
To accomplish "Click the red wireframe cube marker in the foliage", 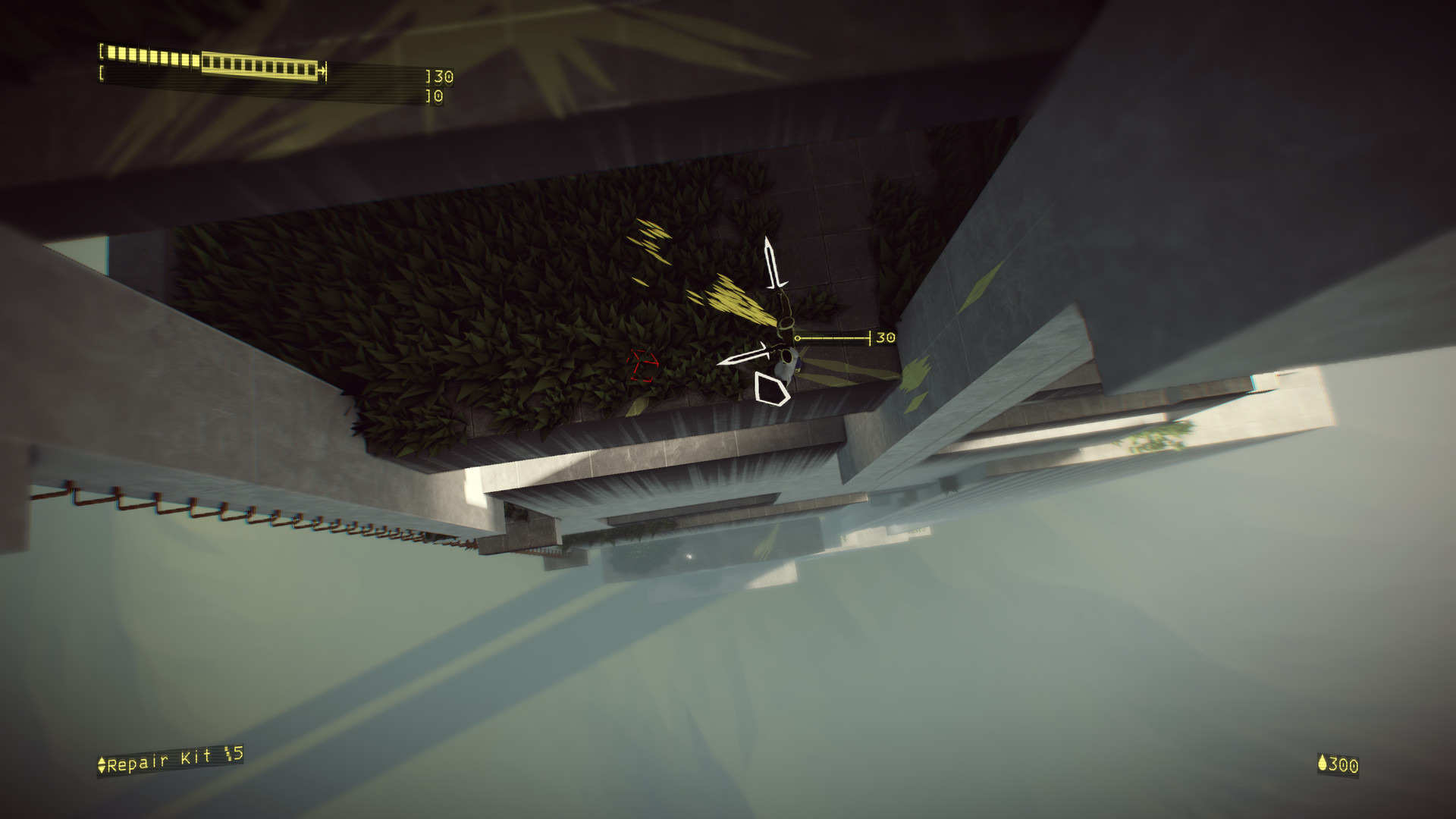I will click(643, 362).
